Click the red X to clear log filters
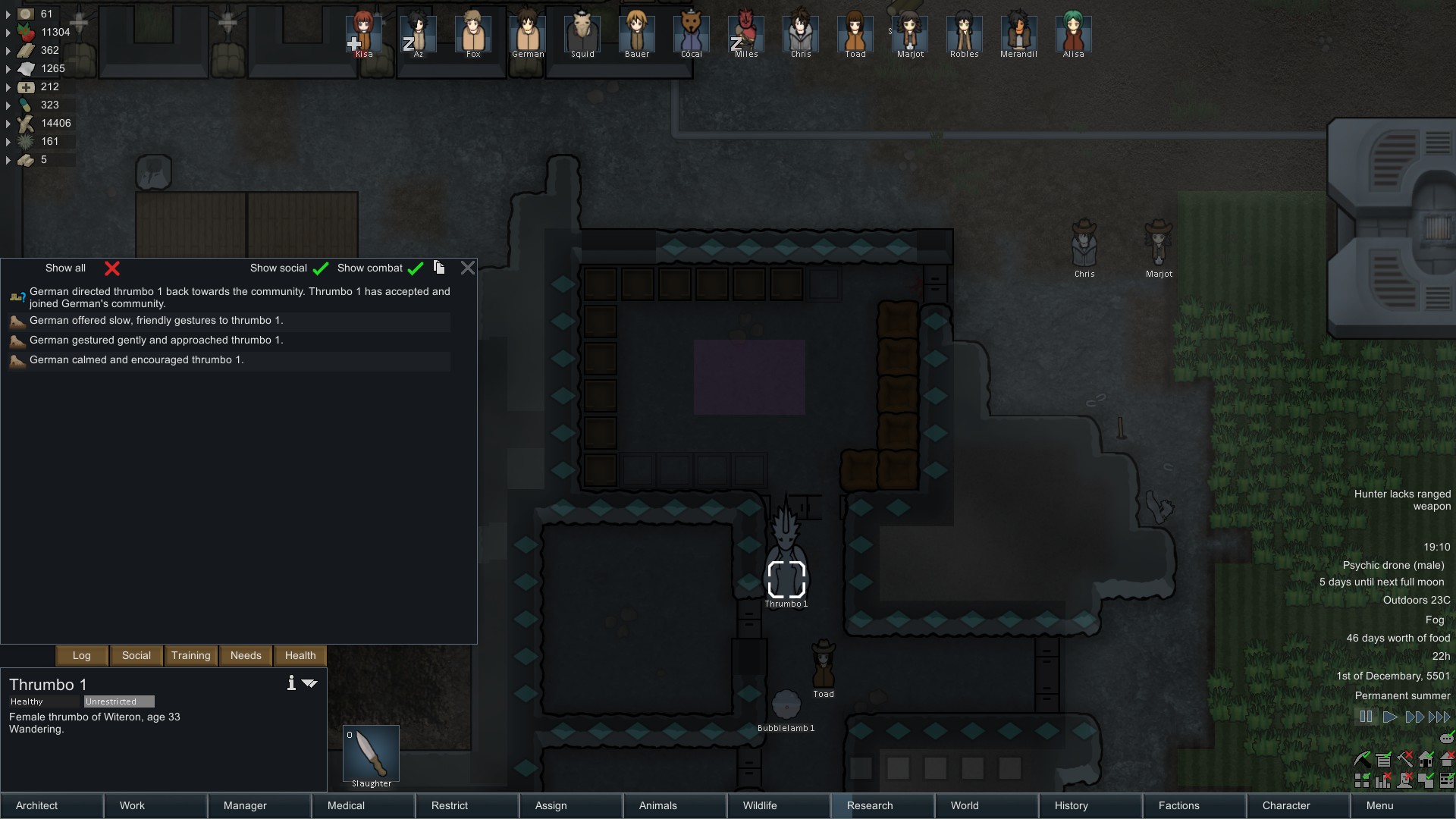The width and height of the screenshot is (1456, 819). [112, 268]
